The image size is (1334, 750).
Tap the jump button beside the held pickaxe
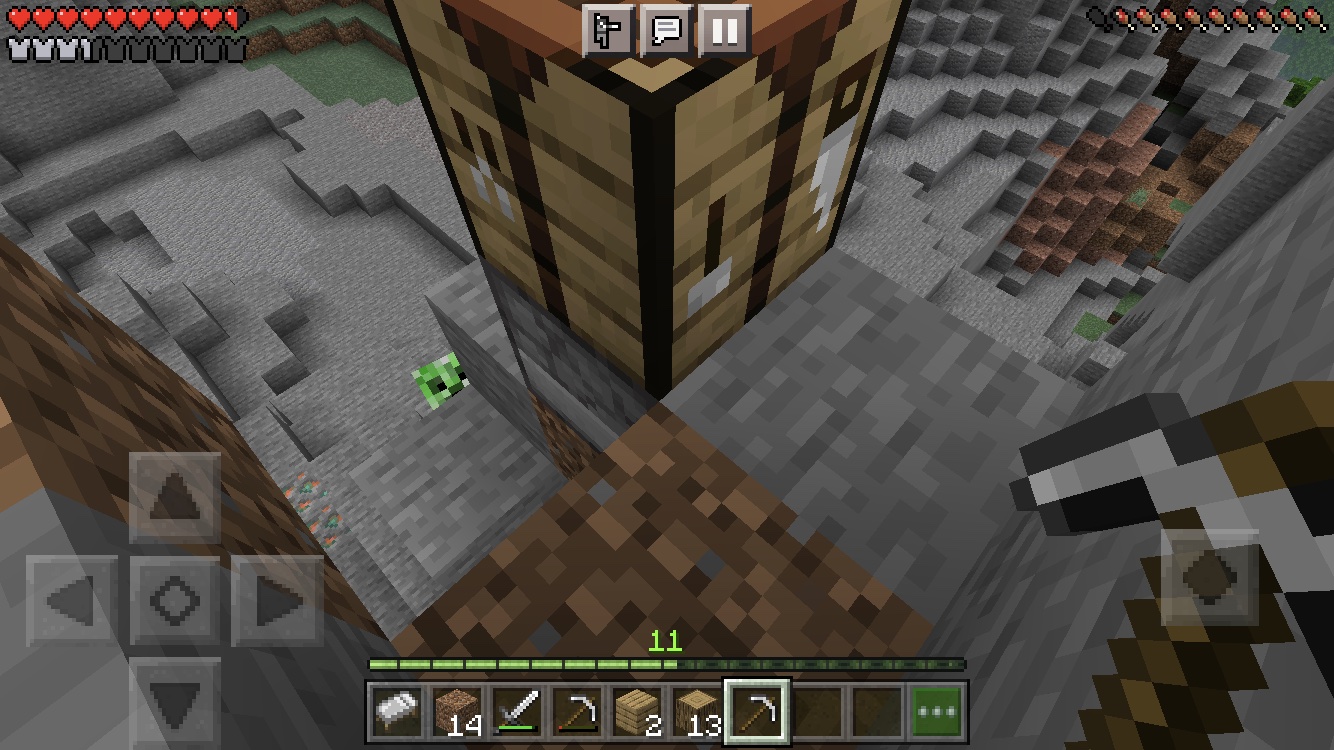tap(1209, 578)
